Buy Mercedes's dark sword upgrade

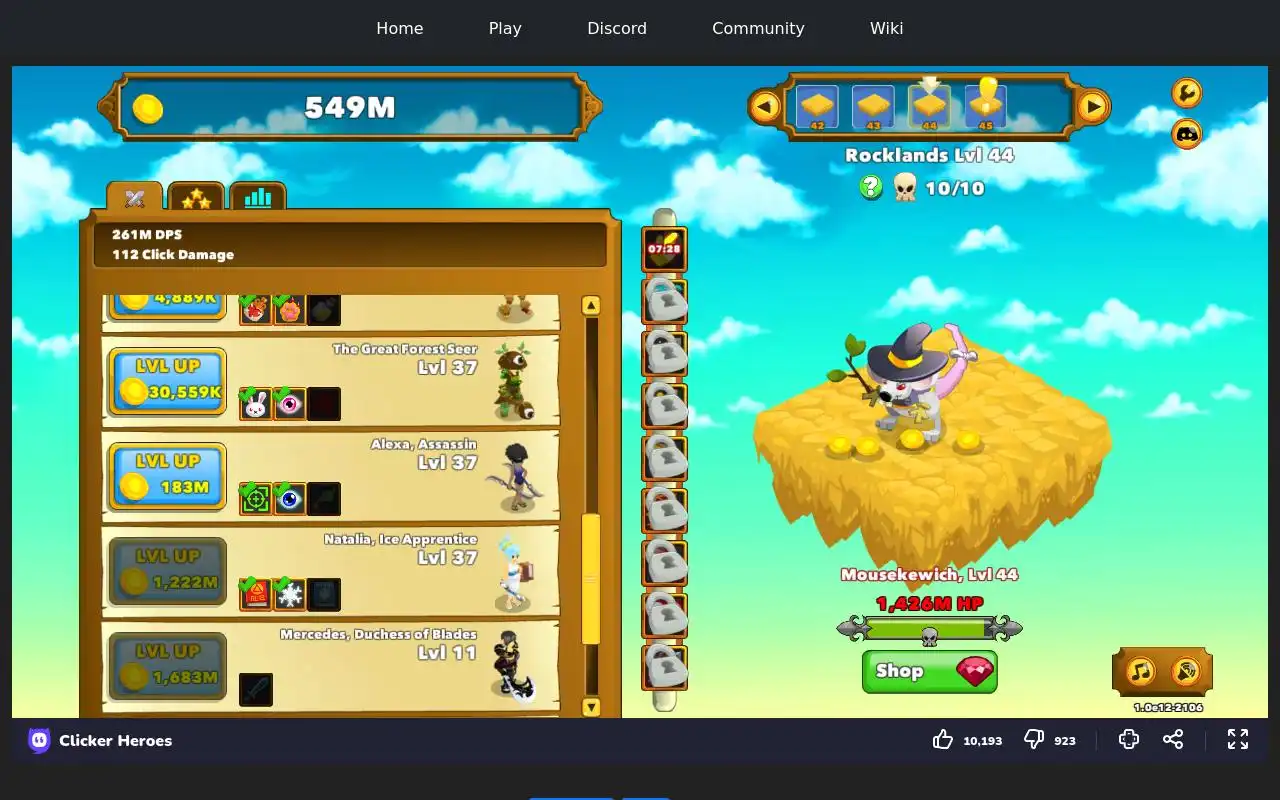pyautogui.click(x=256, y=689)
